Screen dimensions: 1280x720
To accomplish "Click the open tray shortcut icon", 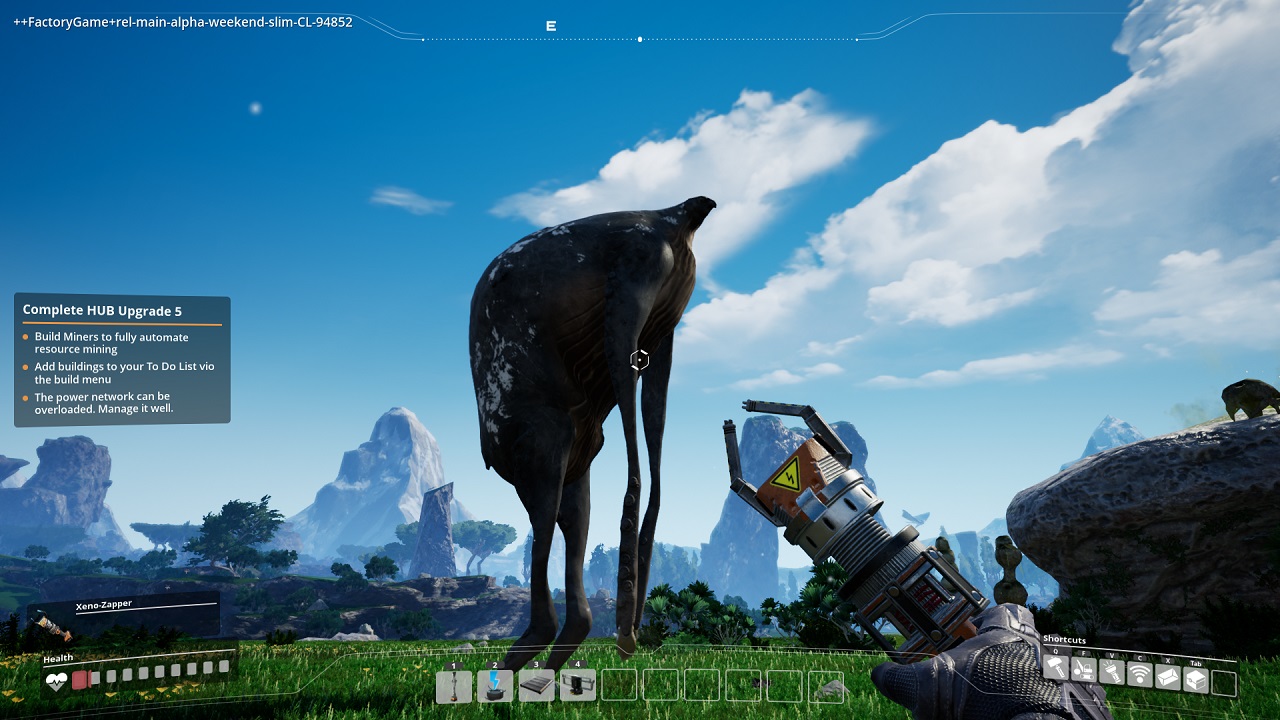I will coord(1168,677).
